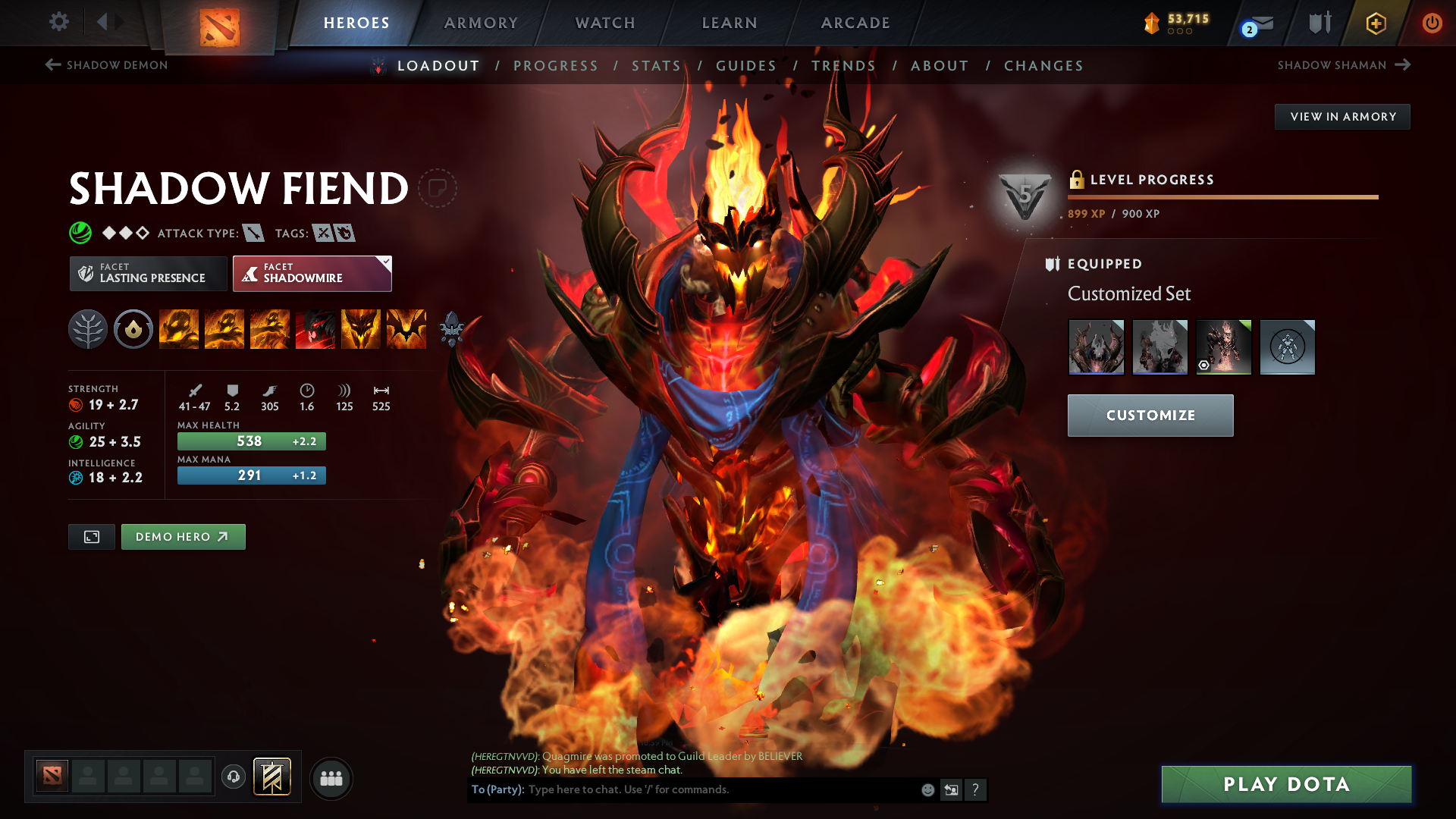Open the friends list icon bottom right

click(331, 778)
